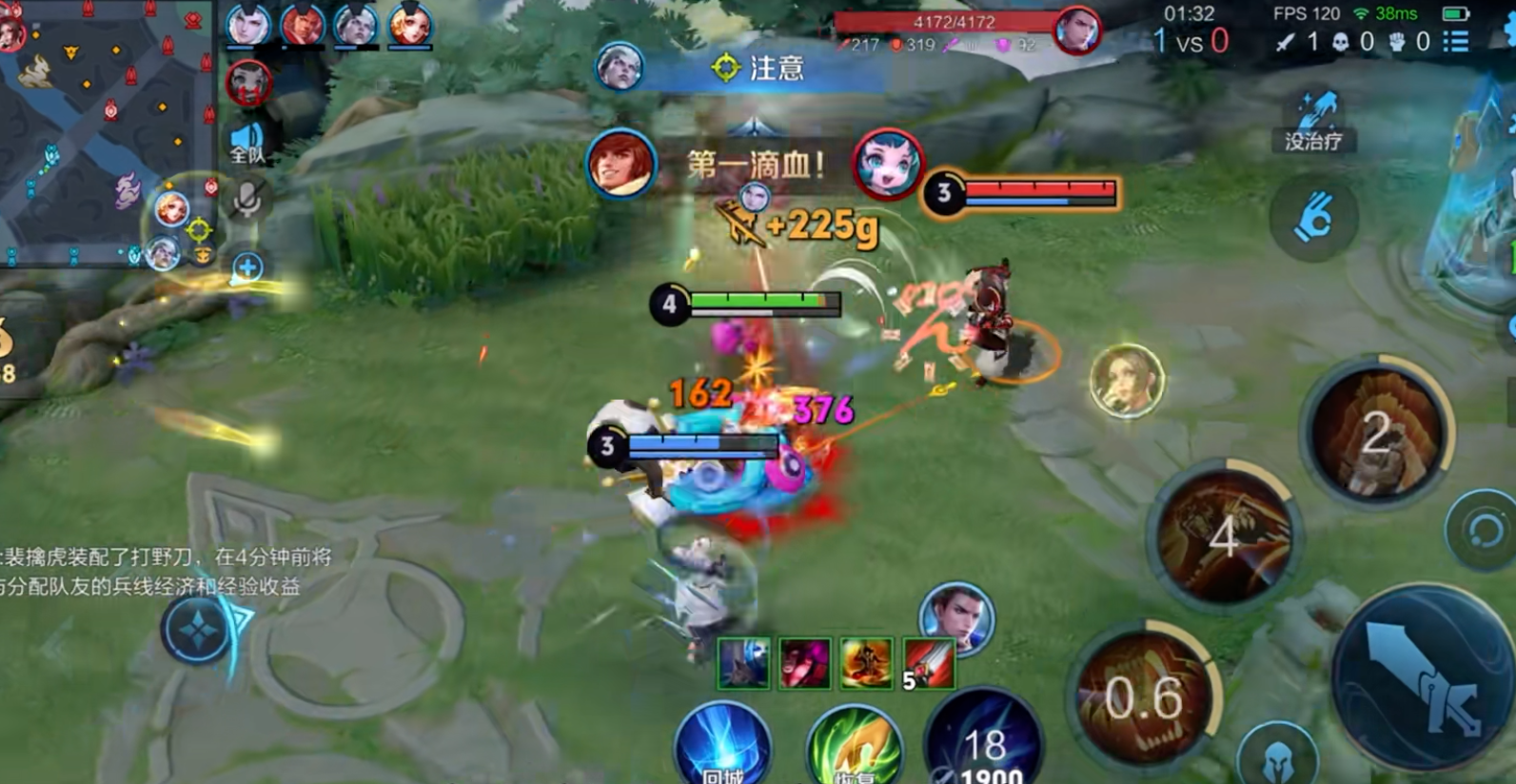The width and height of the screenshot is (1516, 784).
Task: Activate the skill showing 0.6 cooldown
Action: pos(1144,699)
